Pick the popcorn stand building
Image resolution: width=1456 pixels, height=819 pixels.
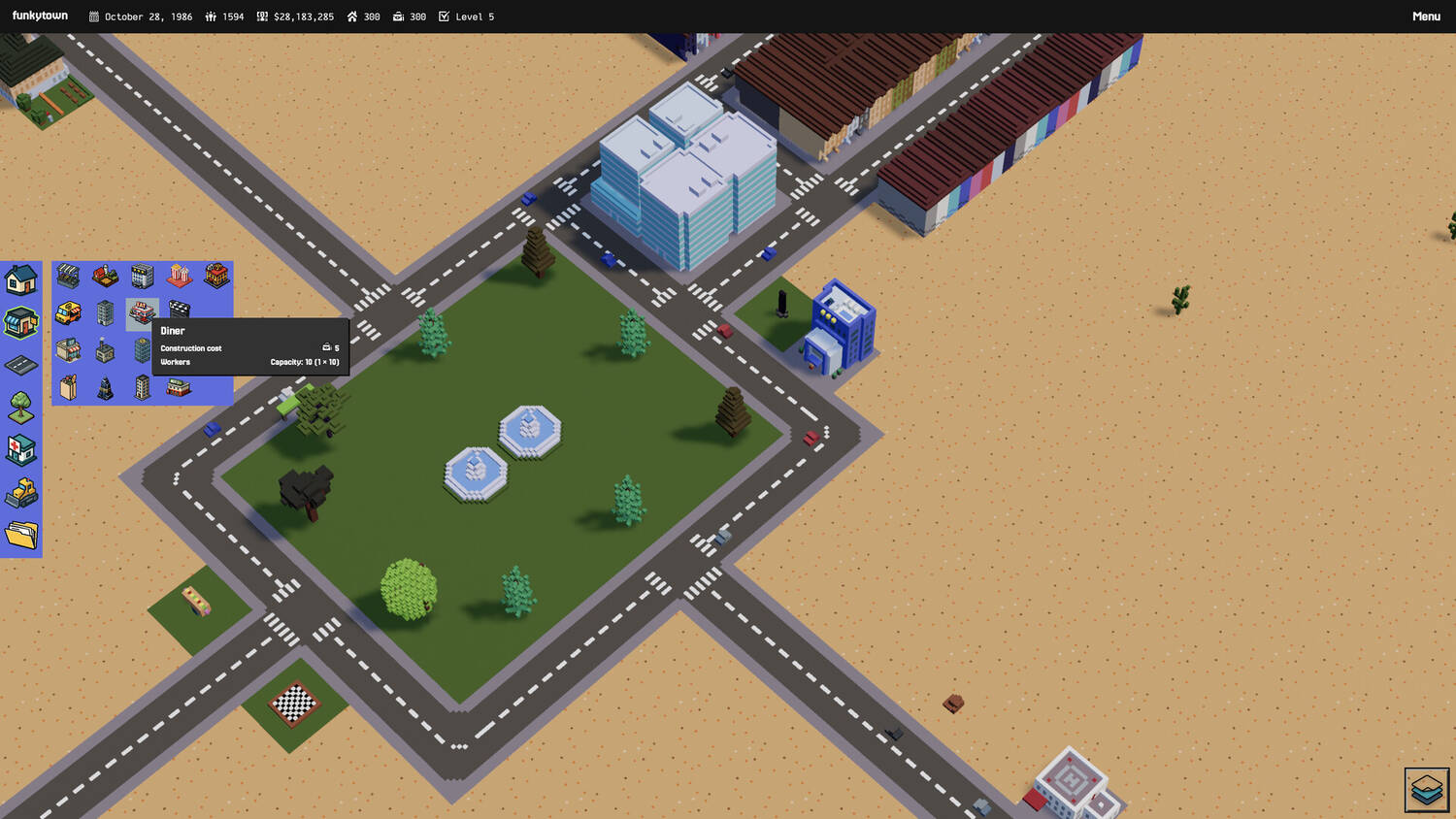pos(179,277)
